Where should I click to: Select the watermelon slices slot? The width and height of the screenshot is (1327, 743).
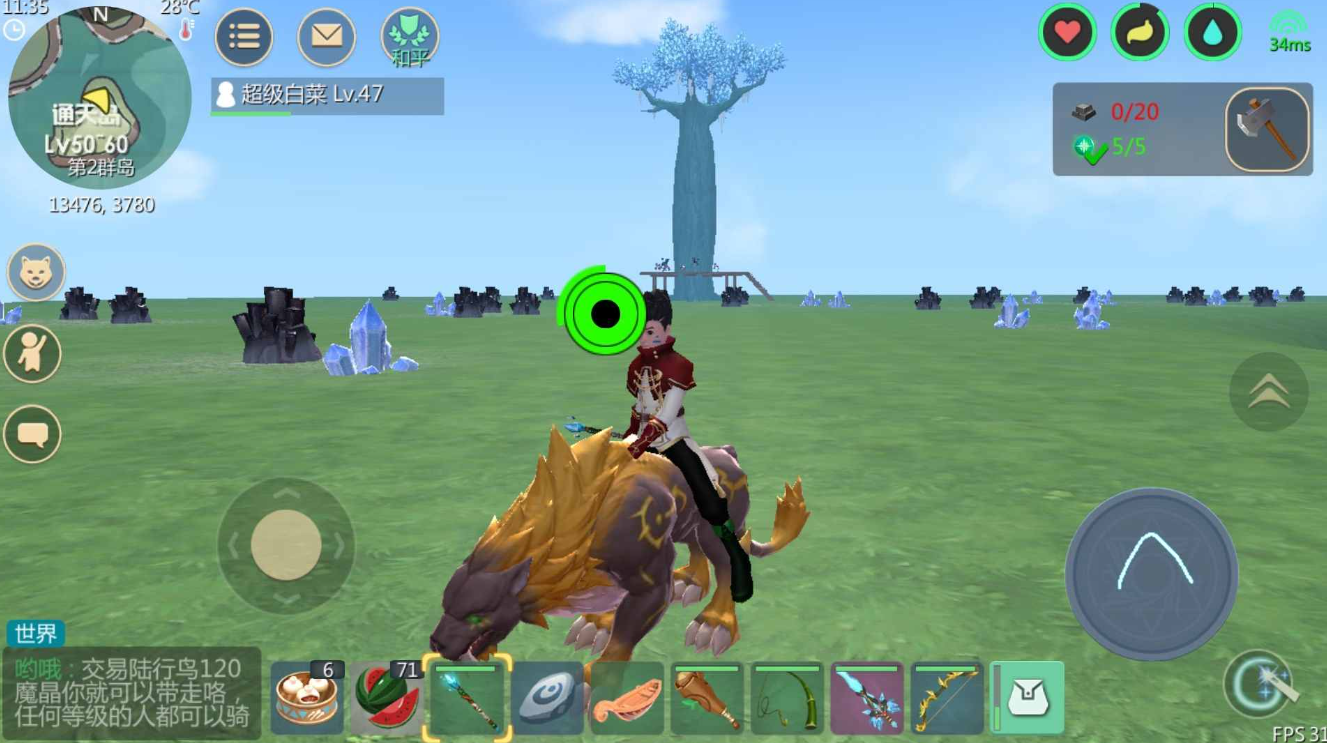pos(387,698)
